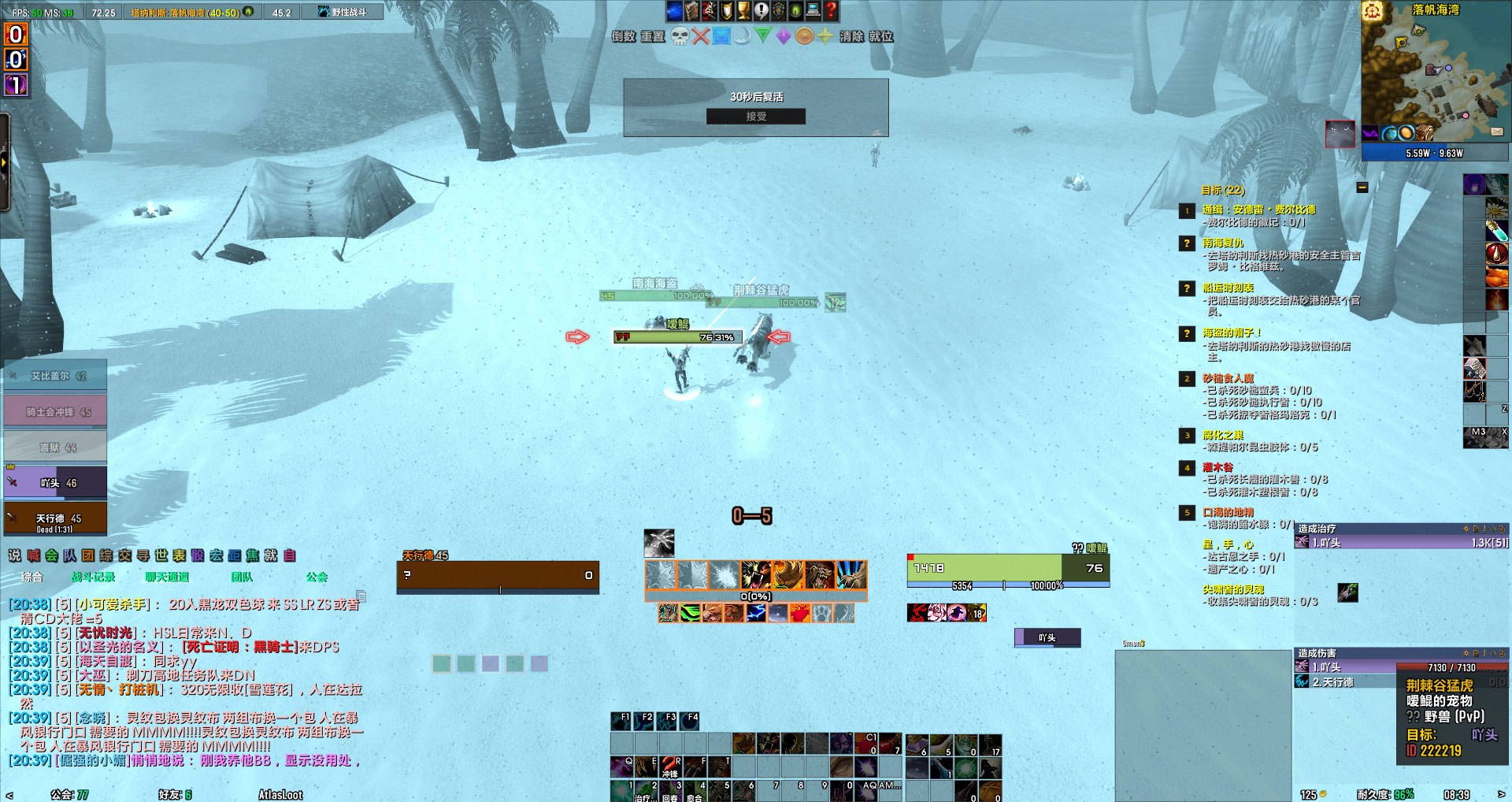Screen dimensions: 1512x802
Task: Open the 公会 chat tab
Action: [x=317, y=576]
